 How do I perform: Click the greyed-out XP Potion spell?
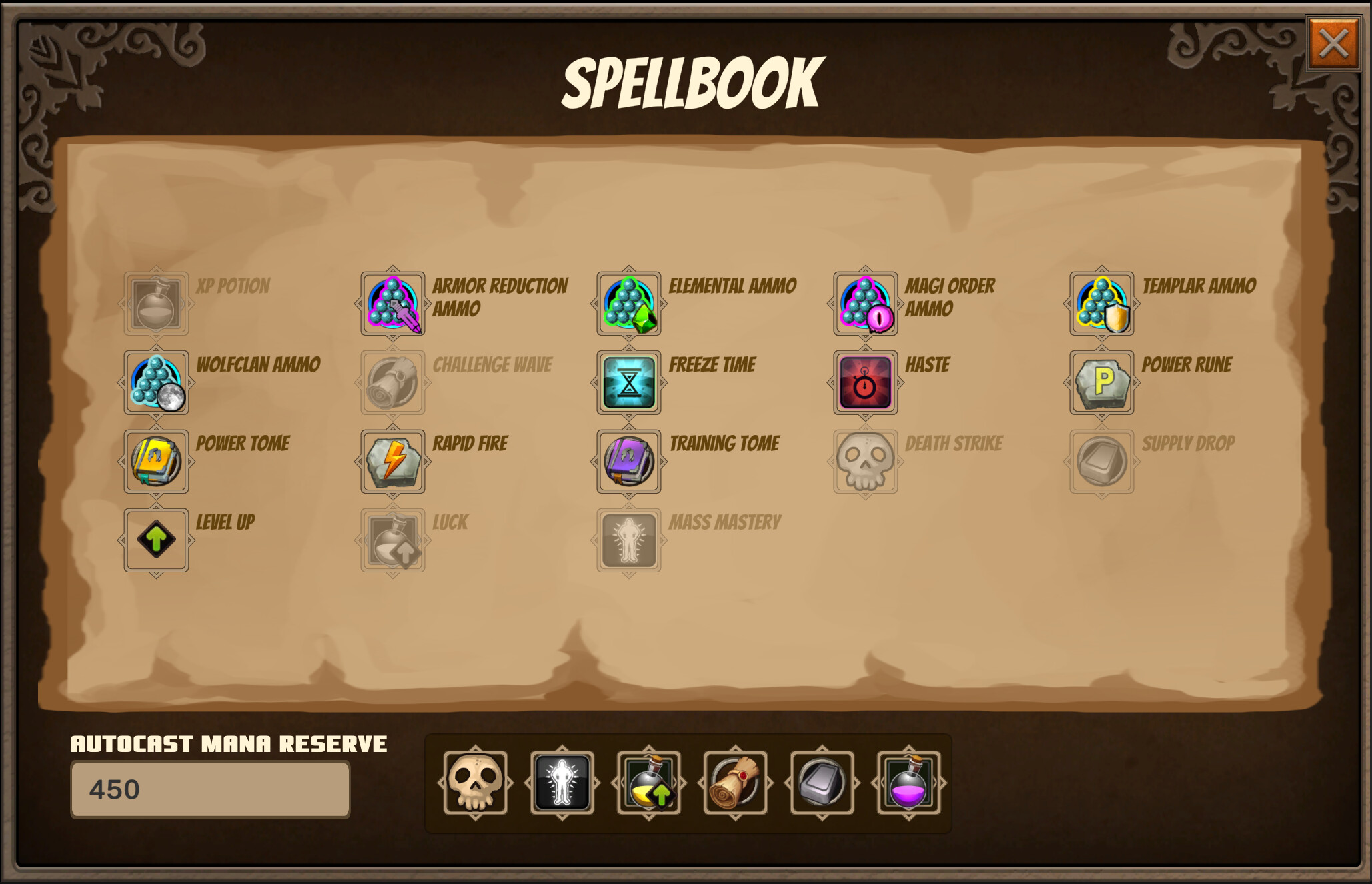tap(156, 304)
